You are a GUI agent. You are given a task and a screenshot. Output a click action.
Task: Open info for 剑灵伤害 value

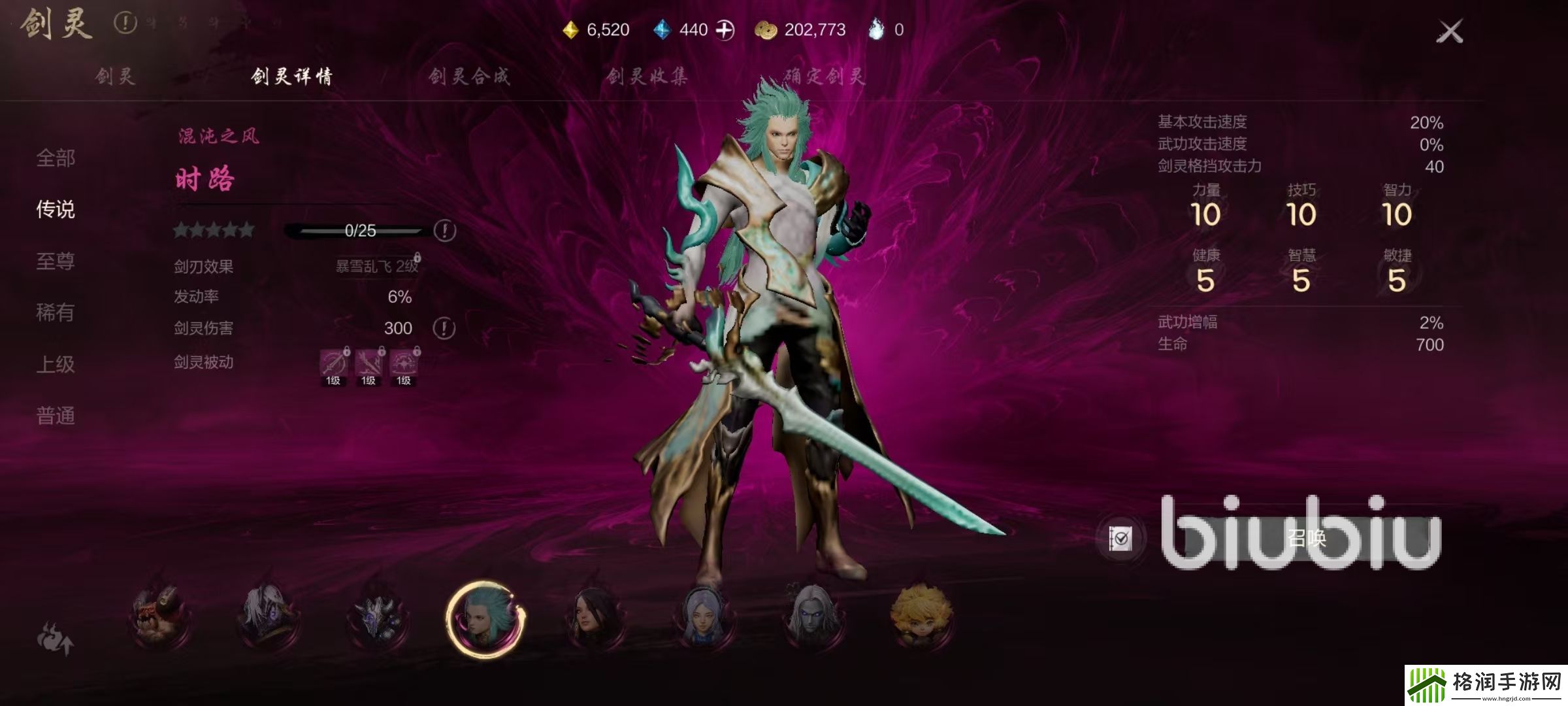(x=444, y=328)
